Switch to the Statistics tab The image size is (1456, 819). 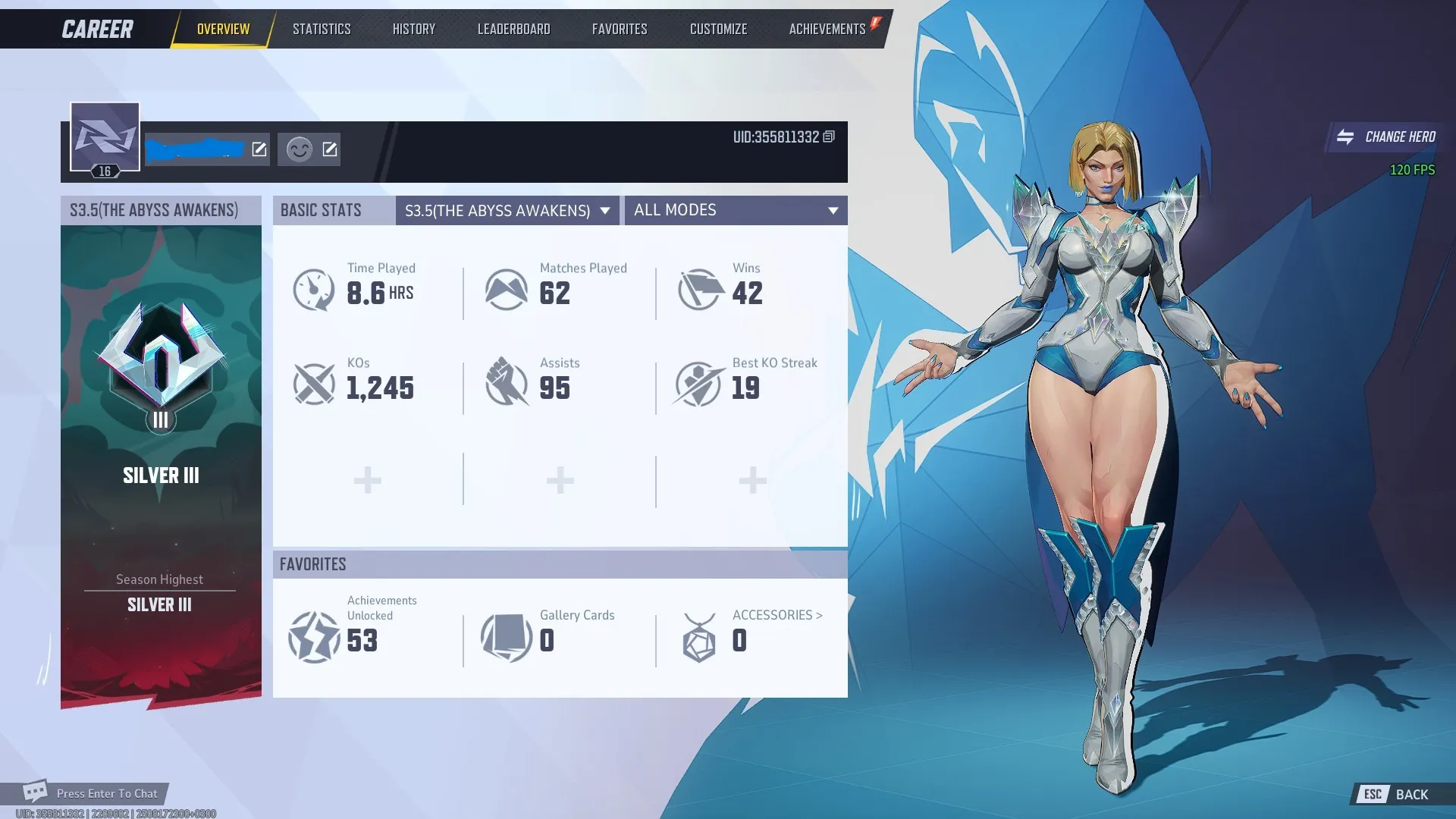(322, 29)
